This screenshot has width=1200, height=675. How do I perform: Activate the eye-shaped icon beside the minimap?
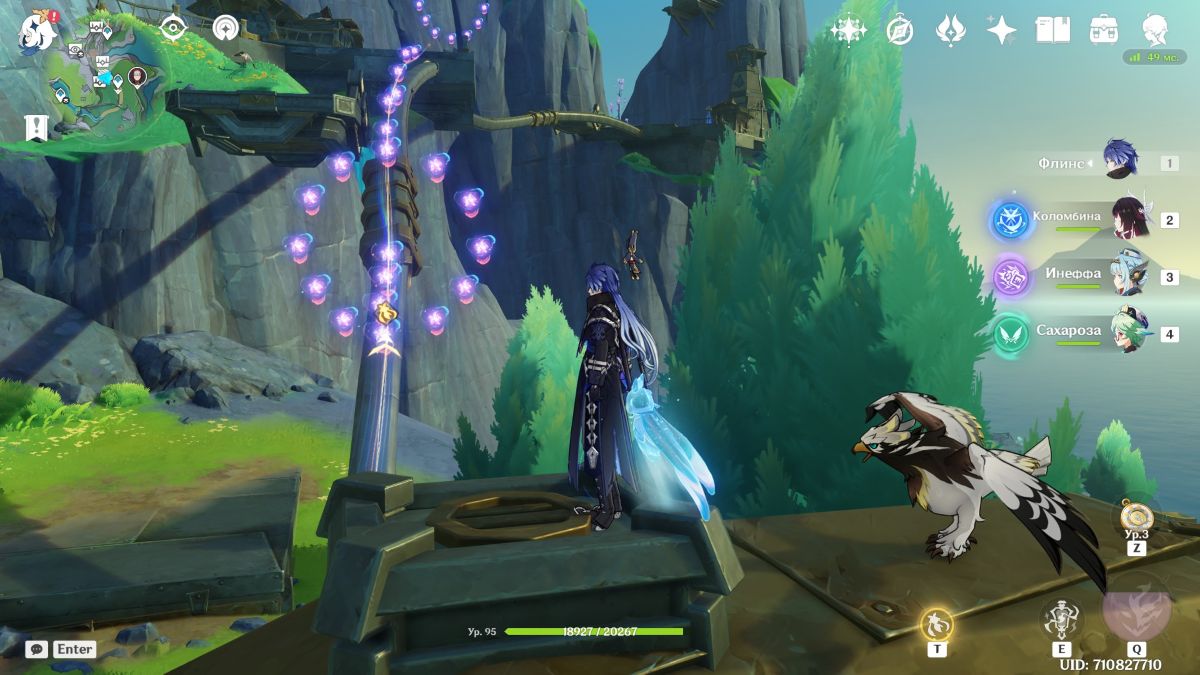[174, 29]
